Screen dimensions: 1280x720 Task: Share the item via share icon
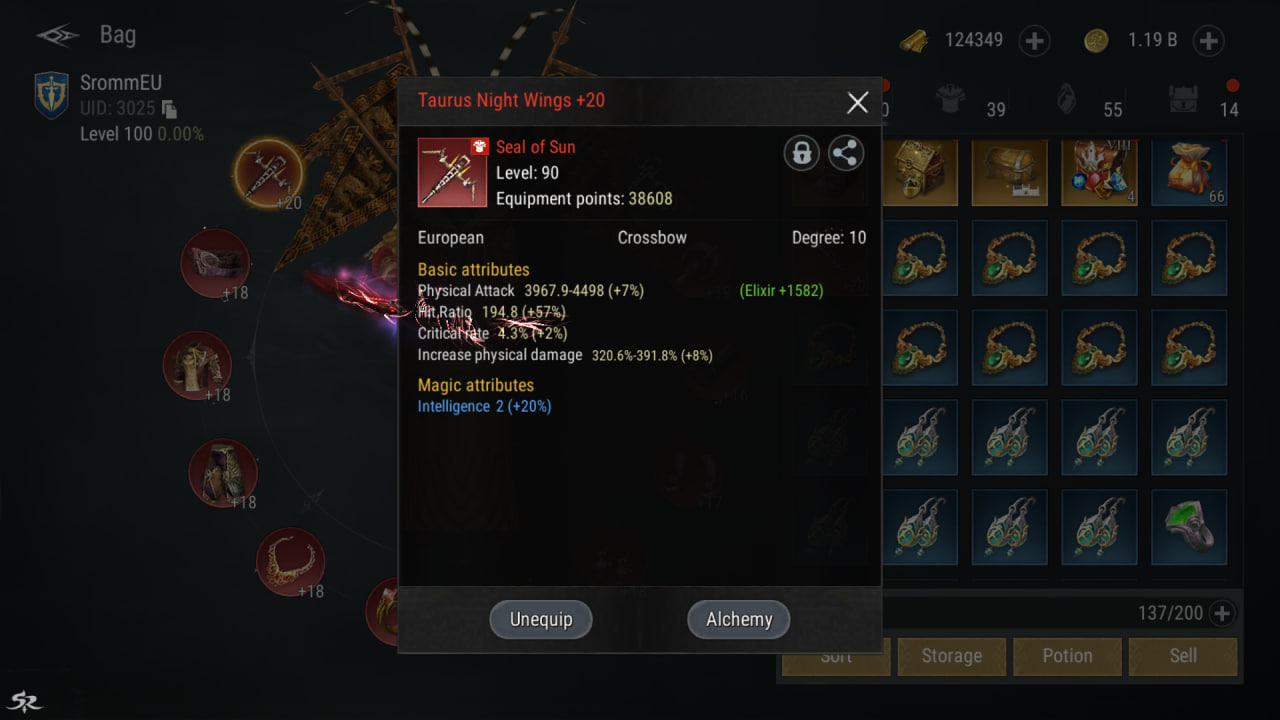(x=846, y=153)
